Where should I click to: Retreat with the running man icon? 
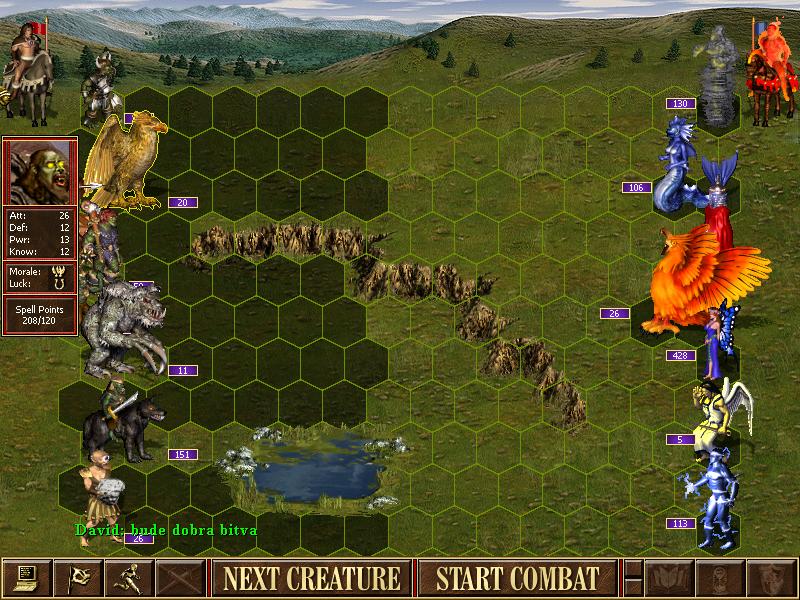128,578
